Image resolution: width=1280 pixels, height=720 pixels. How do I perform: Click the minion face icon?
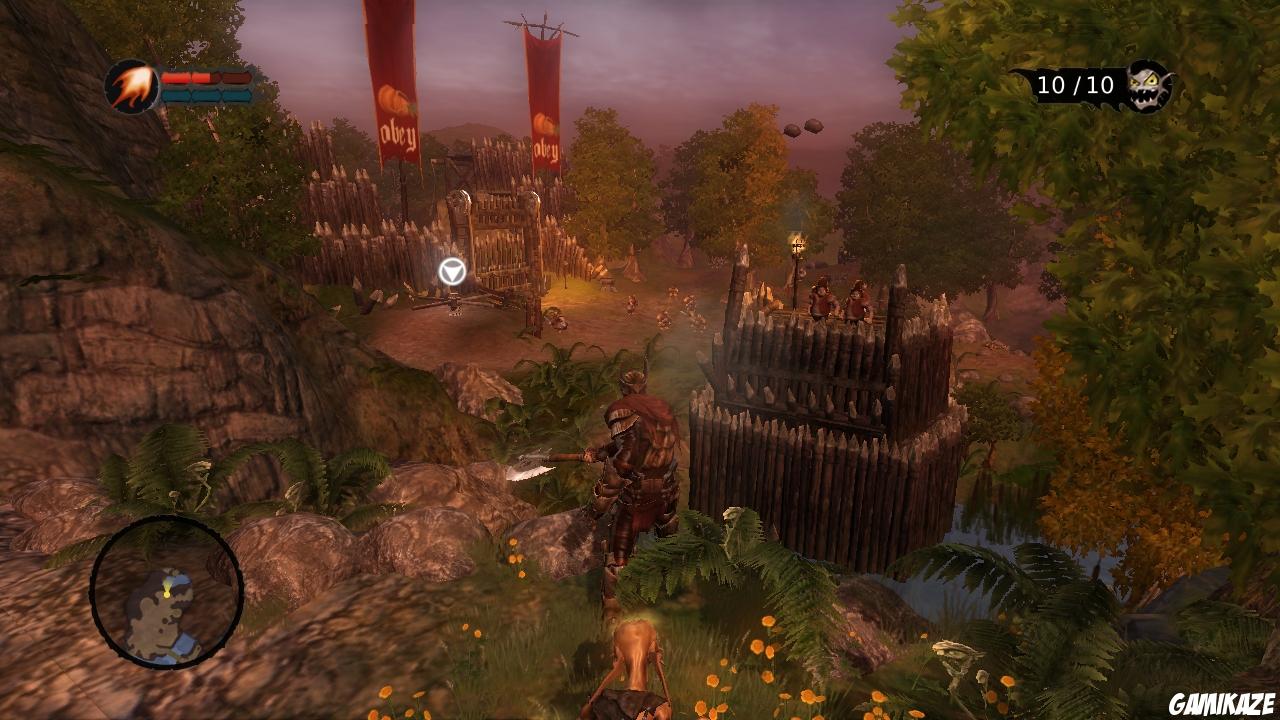(1148, 86)
